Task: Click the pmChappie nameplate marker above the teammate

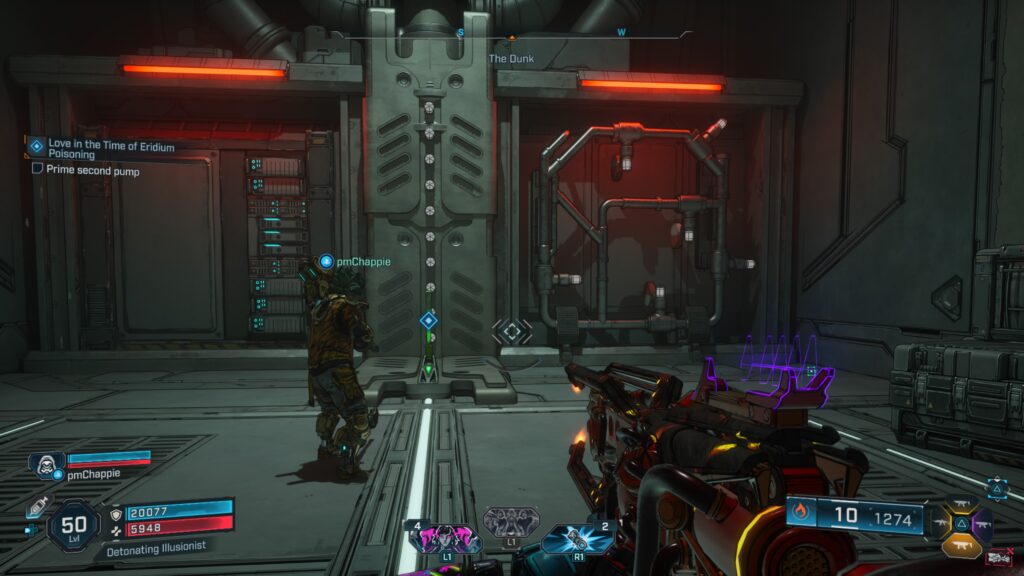Action: click(325, 262)
